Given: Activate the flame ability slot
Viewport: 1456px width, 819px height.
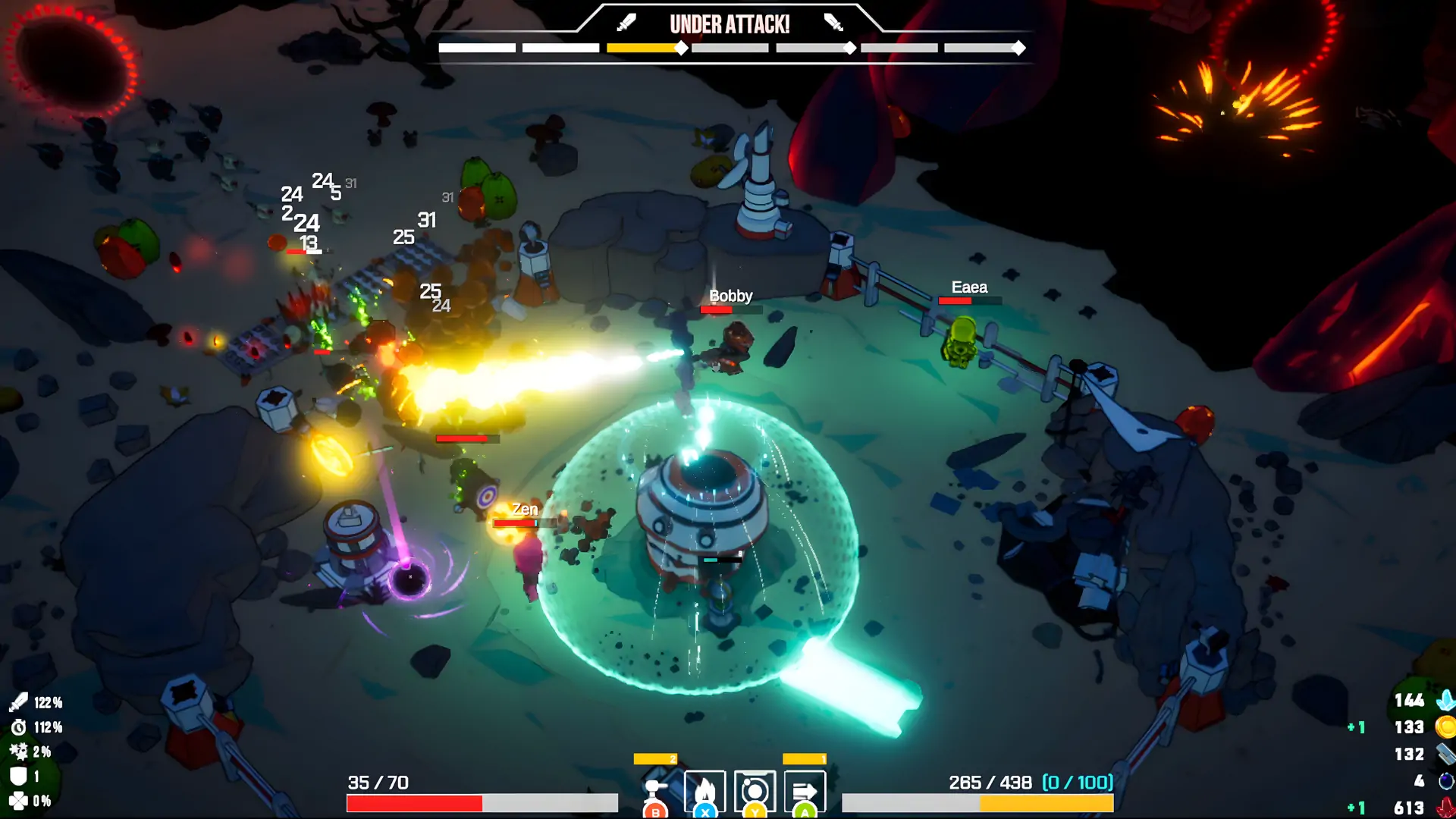Looking at the screenshot, I should (704, 792).
